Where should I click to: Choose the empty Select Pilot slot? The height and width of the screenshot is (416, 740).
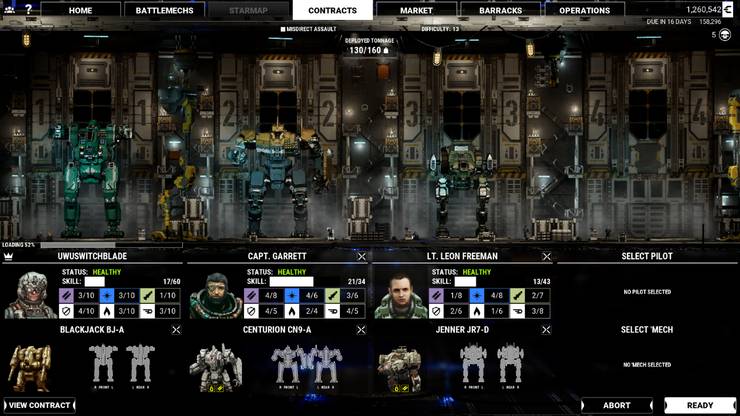[x=647, y=291]
